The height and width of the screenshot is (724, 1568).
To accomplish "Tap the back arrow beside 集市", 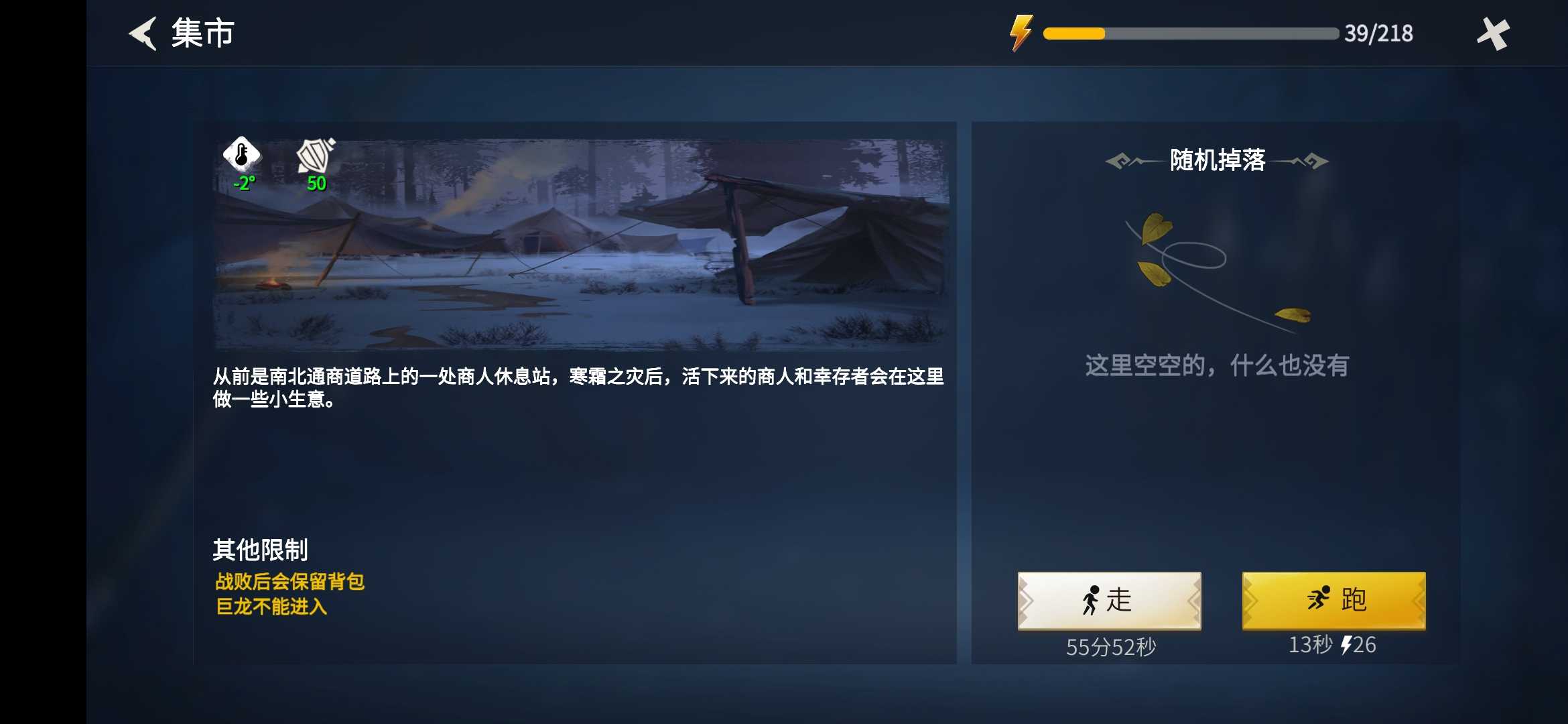I will coord(142,32).
